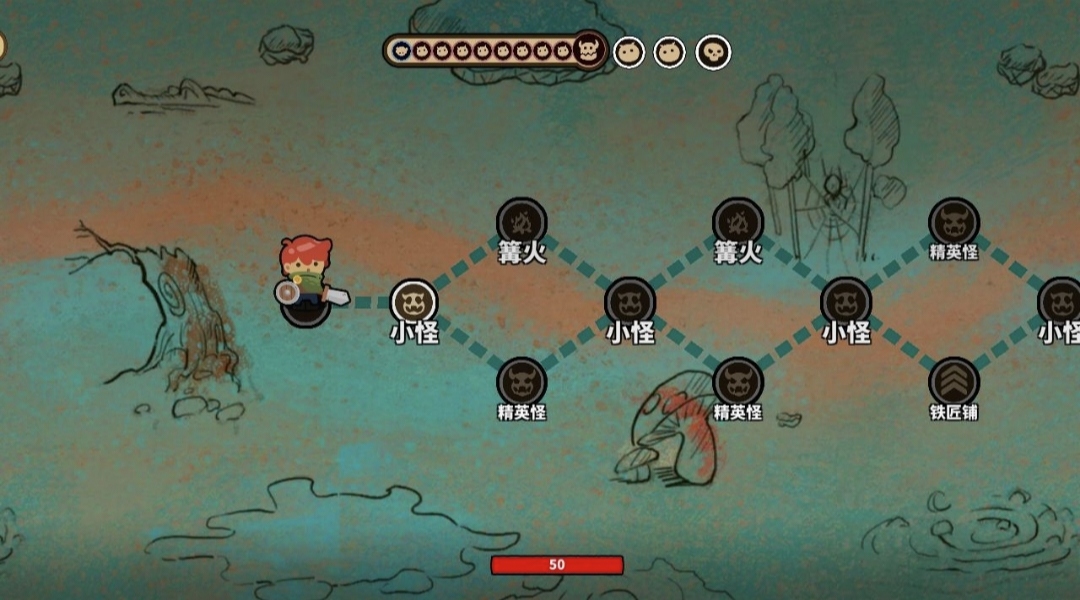The image size is (1080, 600).
Task: Choose the 篝火 node linked to highlighted 小怪
Action: pos(522,222)
